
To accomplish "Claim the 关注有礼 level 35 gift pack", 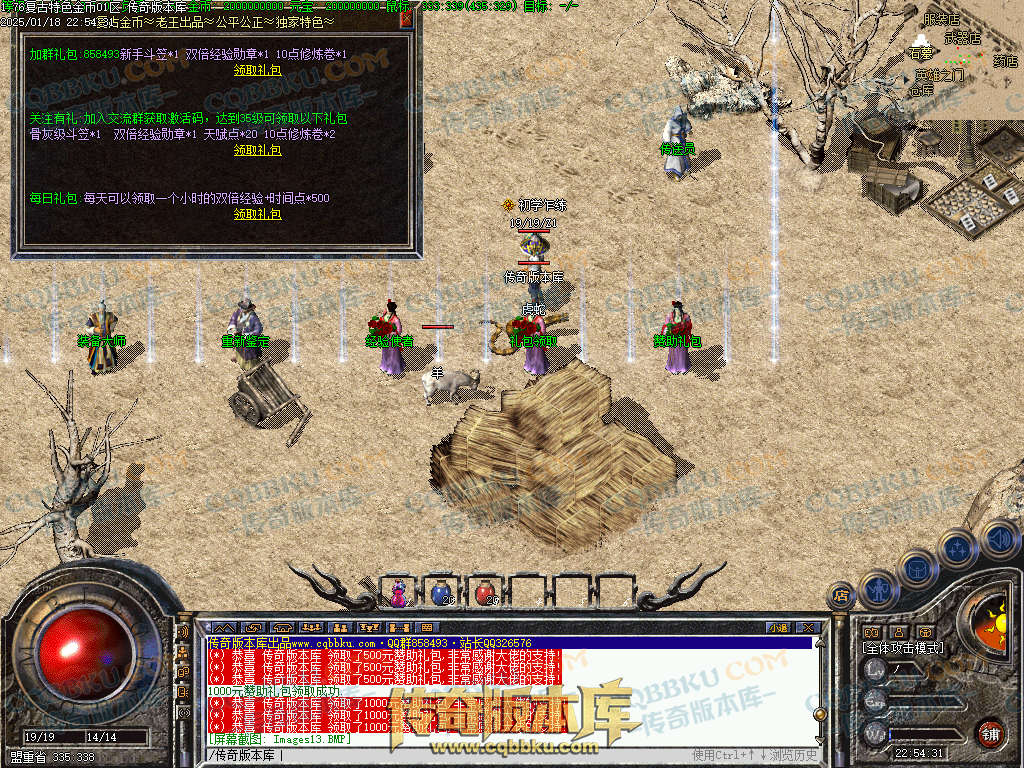I will coord(257,150).
